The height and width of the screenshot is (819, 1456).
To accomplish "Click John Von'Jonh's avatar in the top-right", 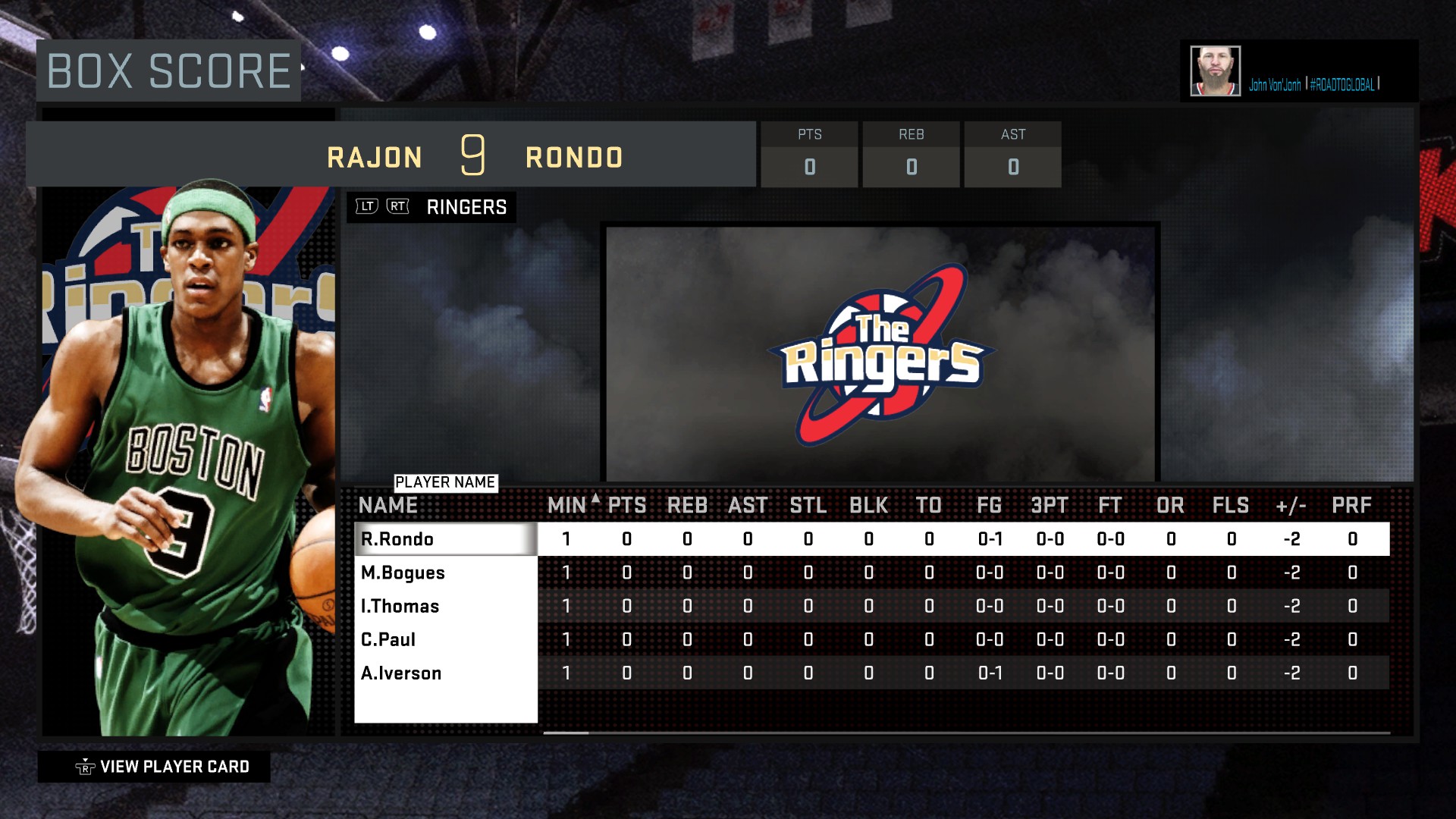I will coord(1215,70).
